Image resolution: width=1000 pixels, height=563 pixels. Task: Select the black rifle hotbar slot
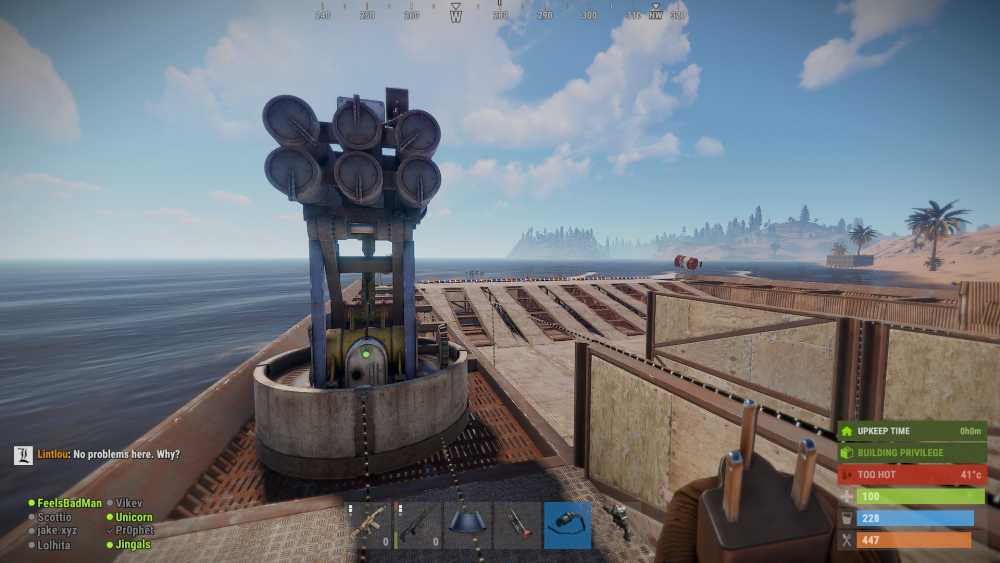coord(418,525)
